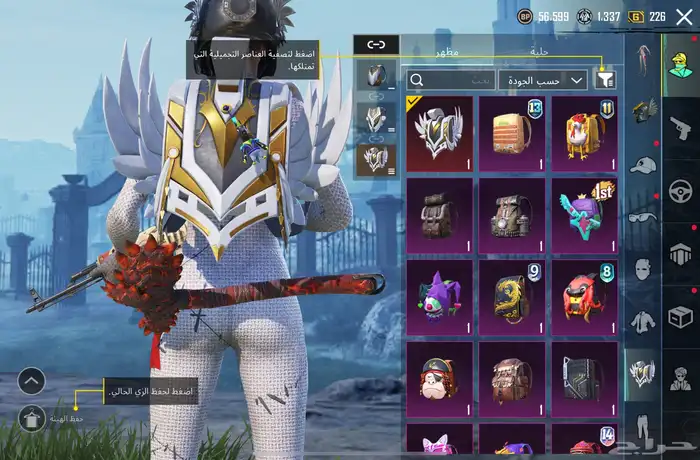Toggle the chain link button

pos(376,44)
